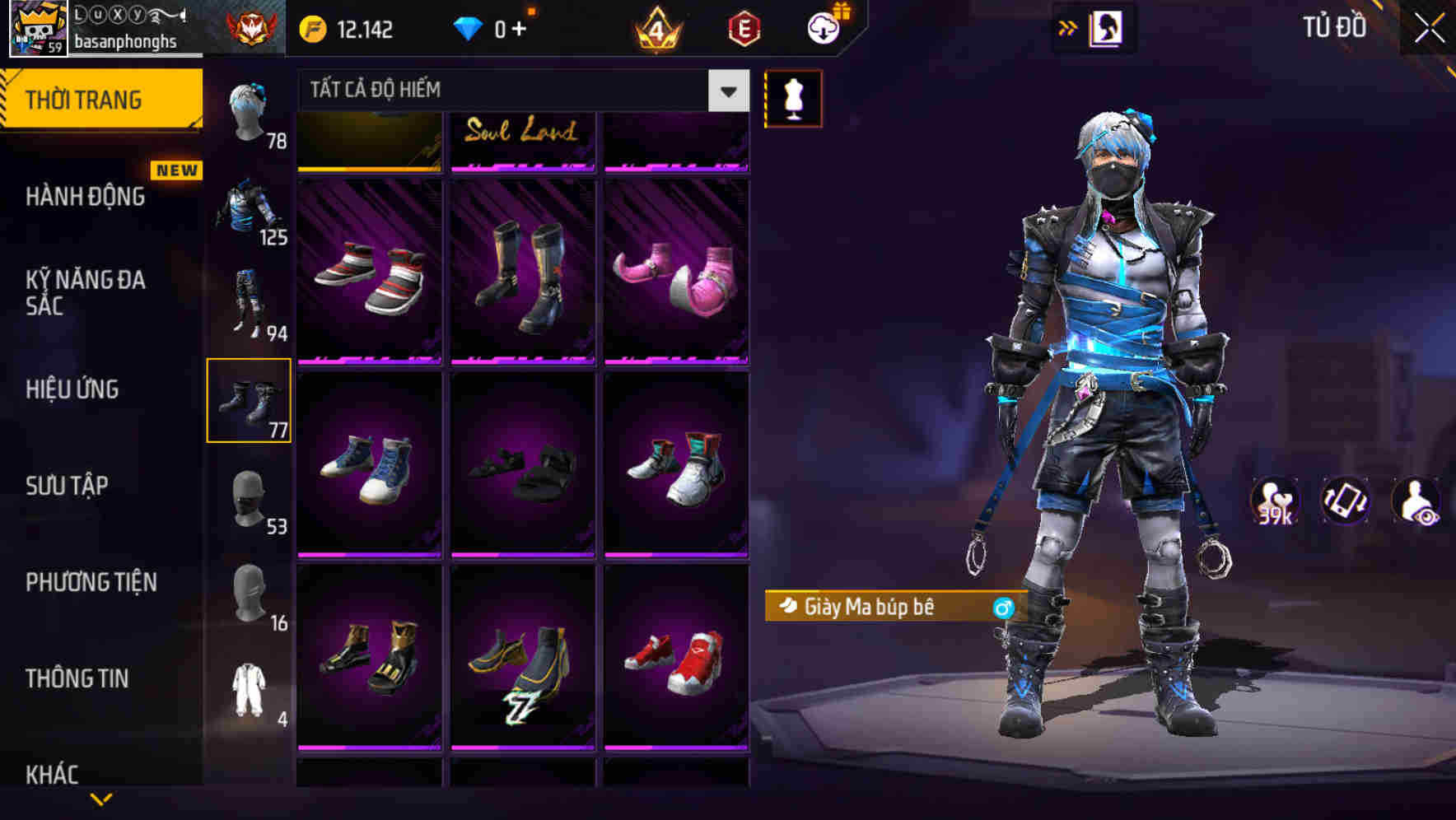Open the E badge event icon
This screenshot has height=820, width=1456.
coord(743,27)
